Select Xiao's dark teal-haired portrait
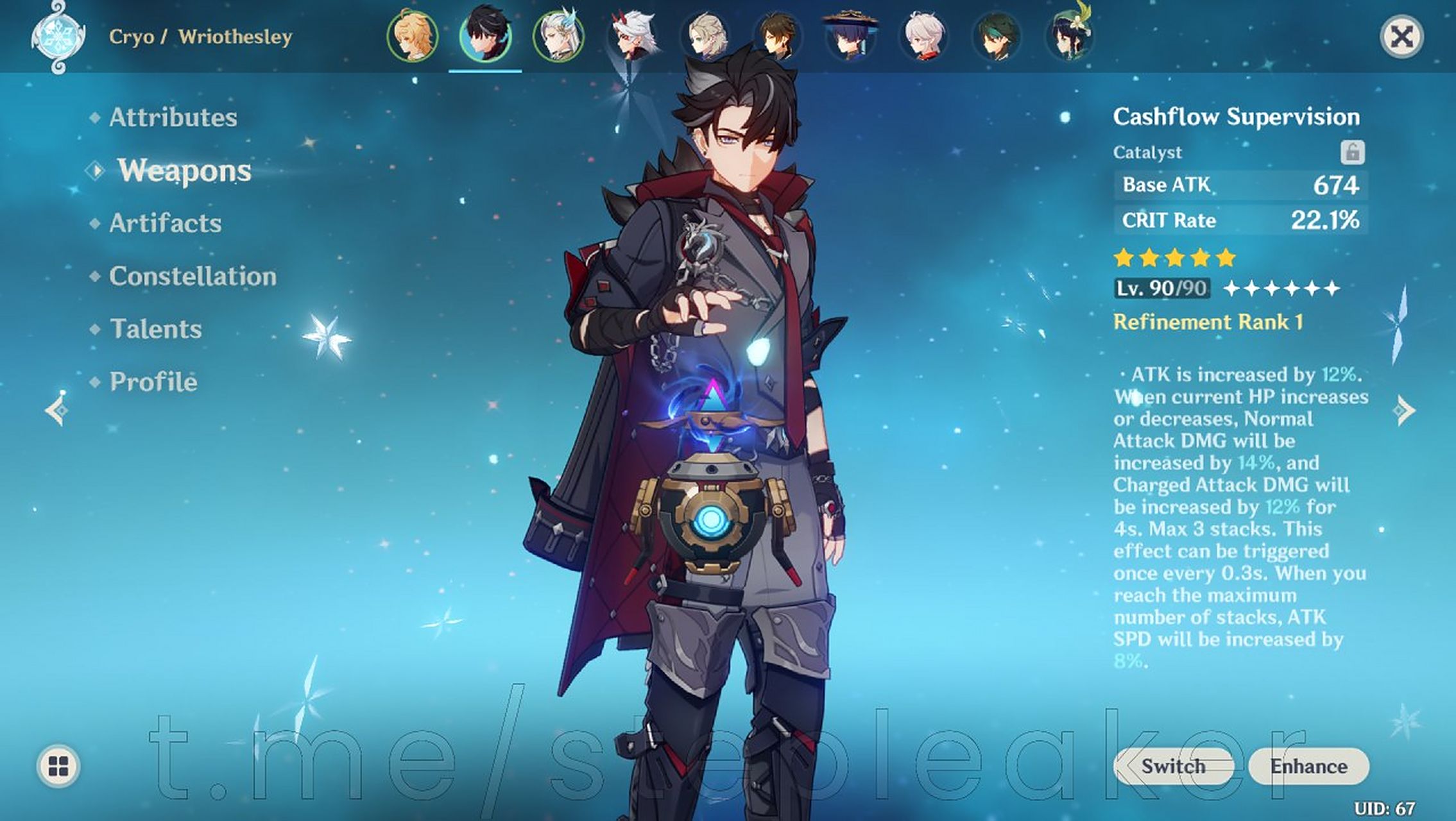 997,37
